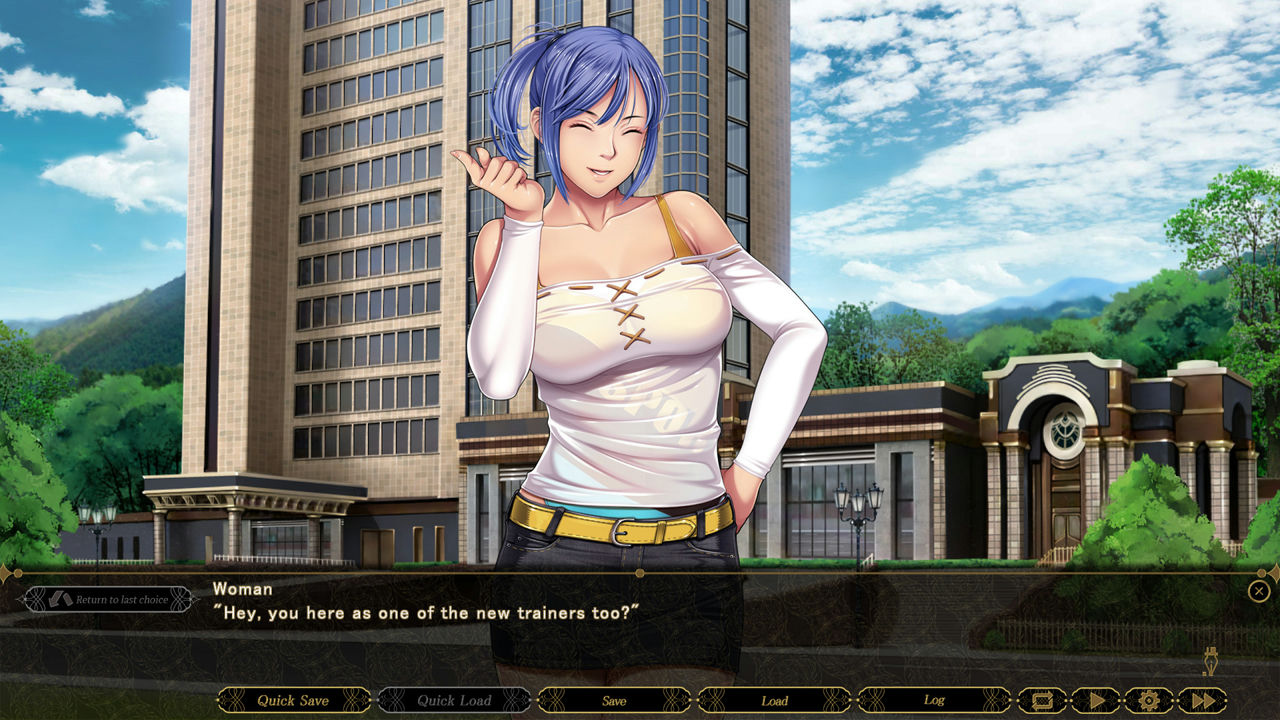Enable auto-read mode with the play icon

coord(1095,701)
